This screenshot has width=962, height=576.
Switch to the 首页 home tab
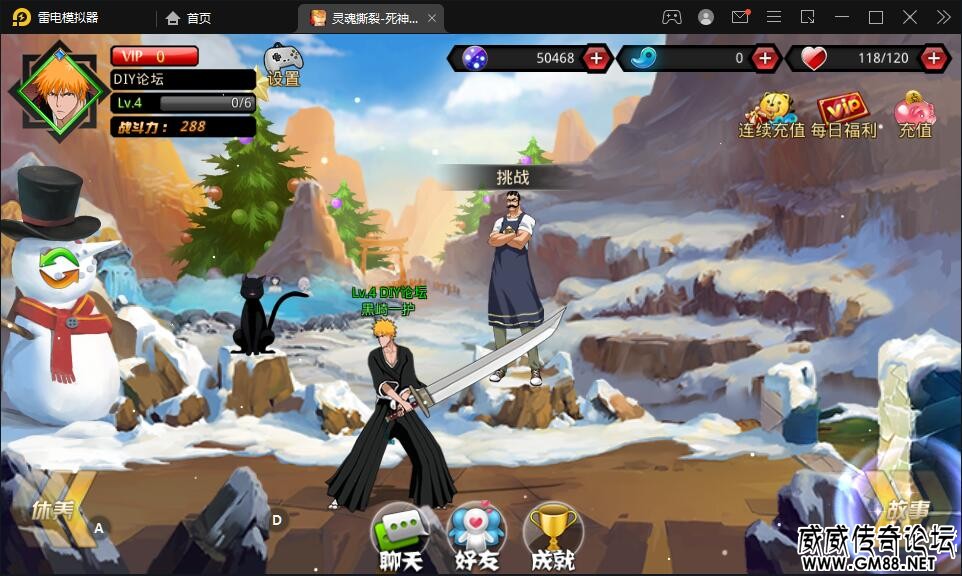tap(189, 18)
